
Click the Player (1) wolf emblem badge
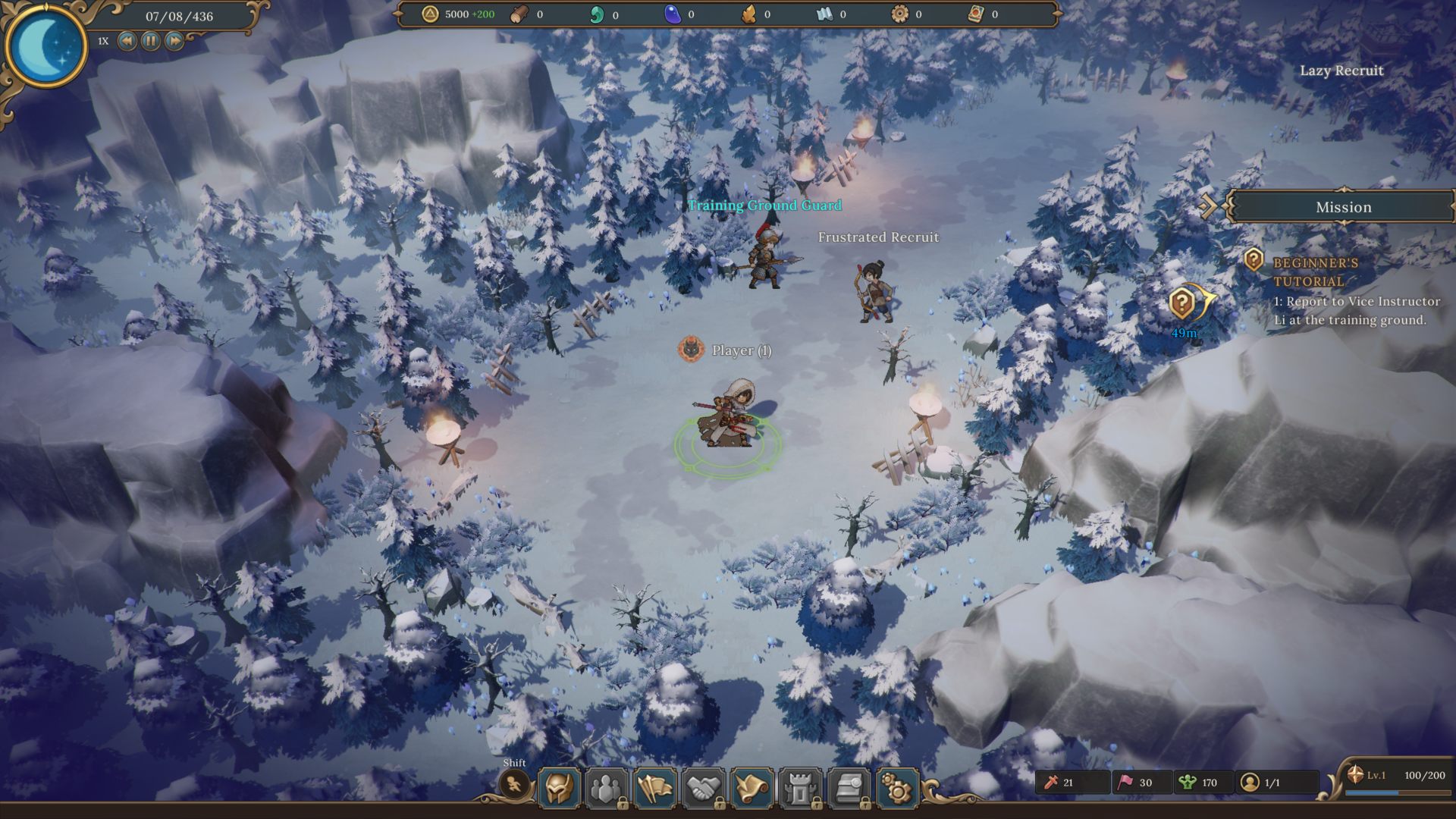tap(691, 350)
